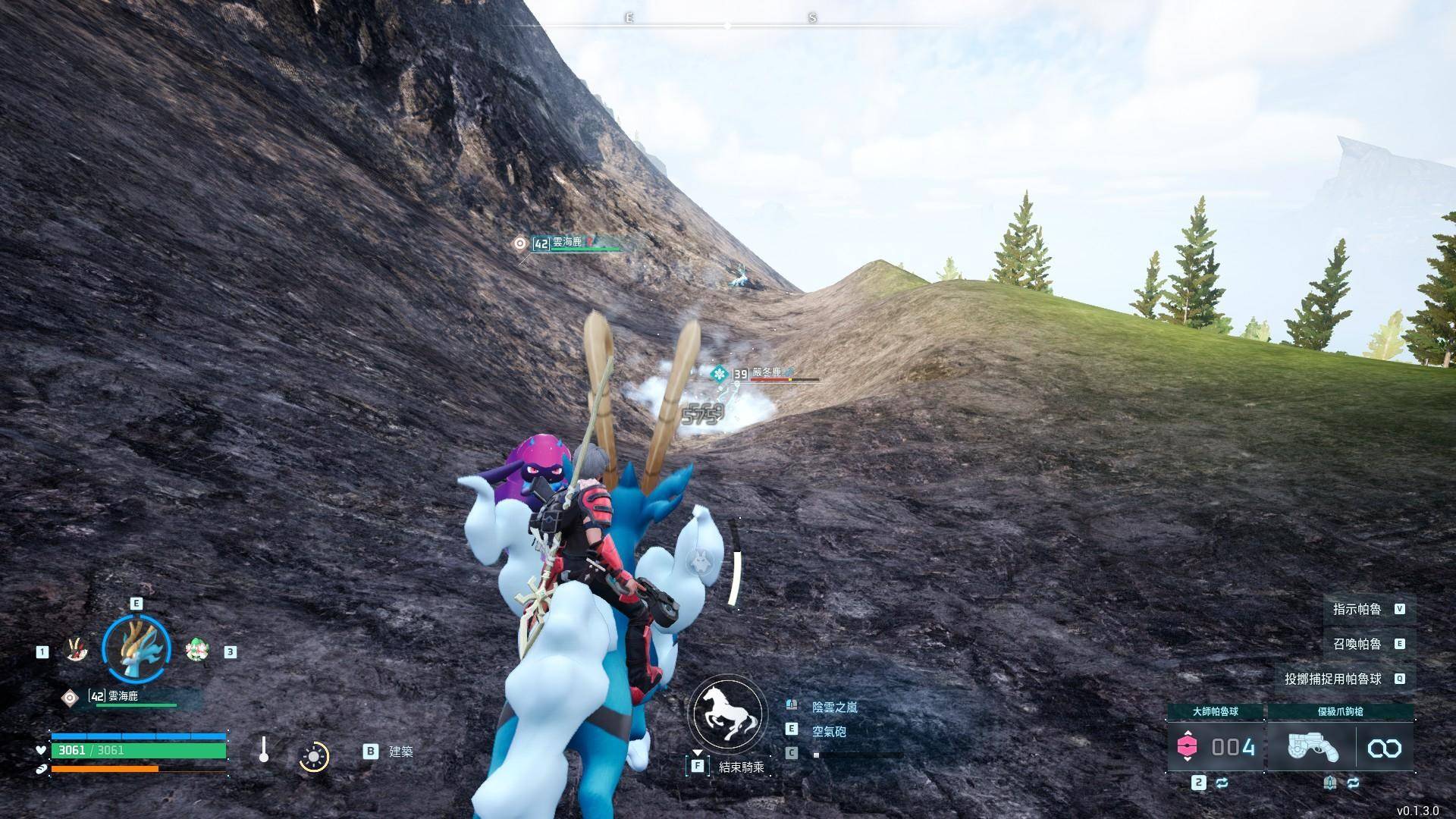The width and height of the screenshot is (1456, 819).
Task: Switch to the green-haired next party pal
Action: pos(197,650)
